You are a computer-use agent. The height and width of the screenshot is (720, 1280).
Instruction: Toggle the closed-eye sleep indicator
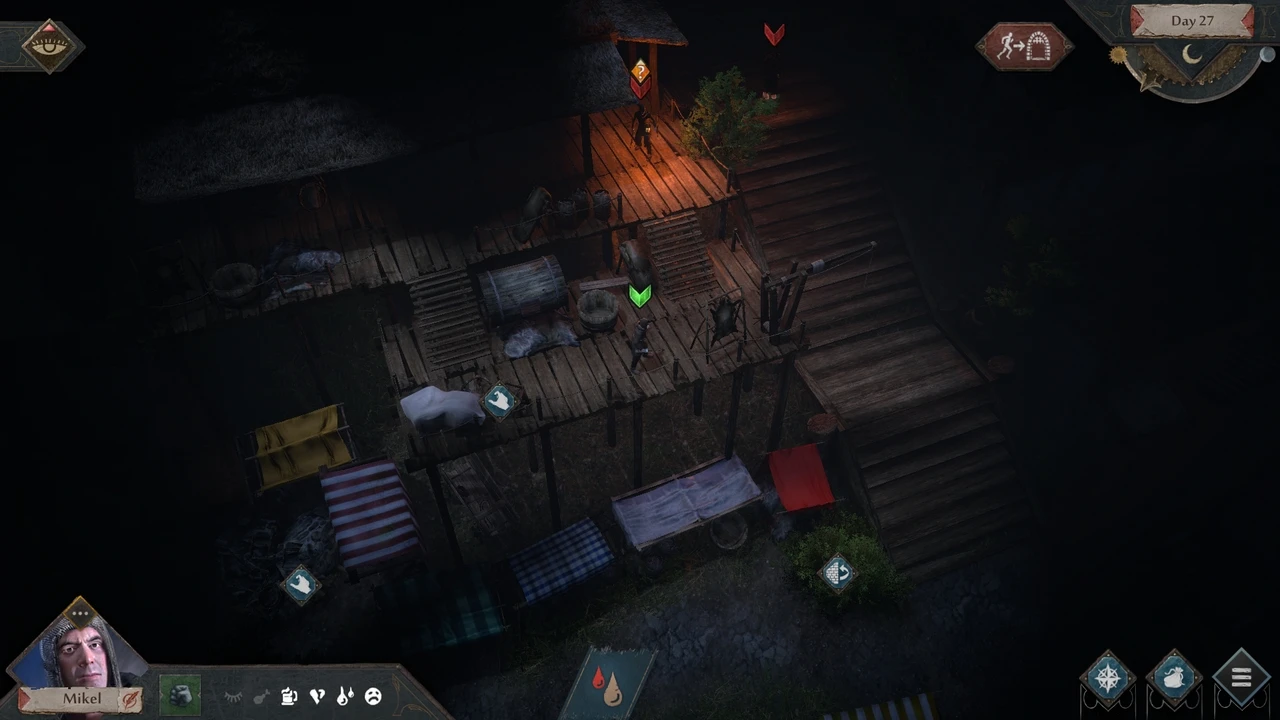[233, 696]
